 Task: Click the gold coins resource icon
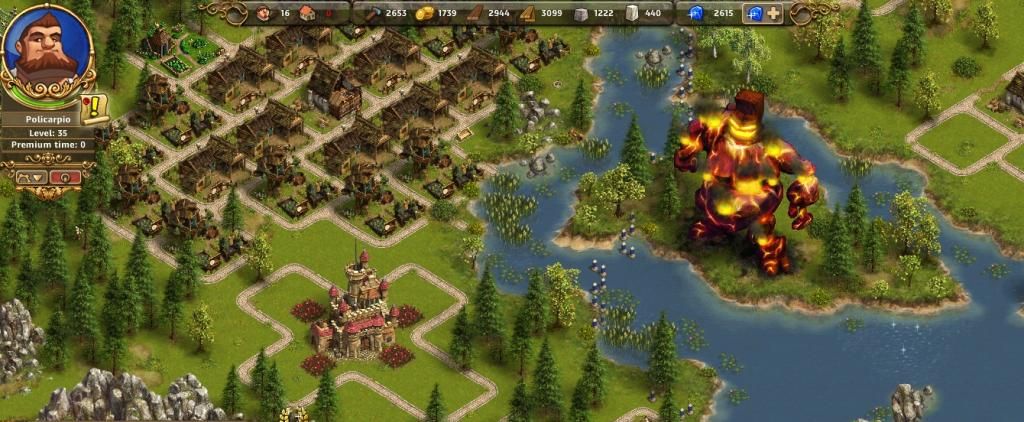coord(424,13)
